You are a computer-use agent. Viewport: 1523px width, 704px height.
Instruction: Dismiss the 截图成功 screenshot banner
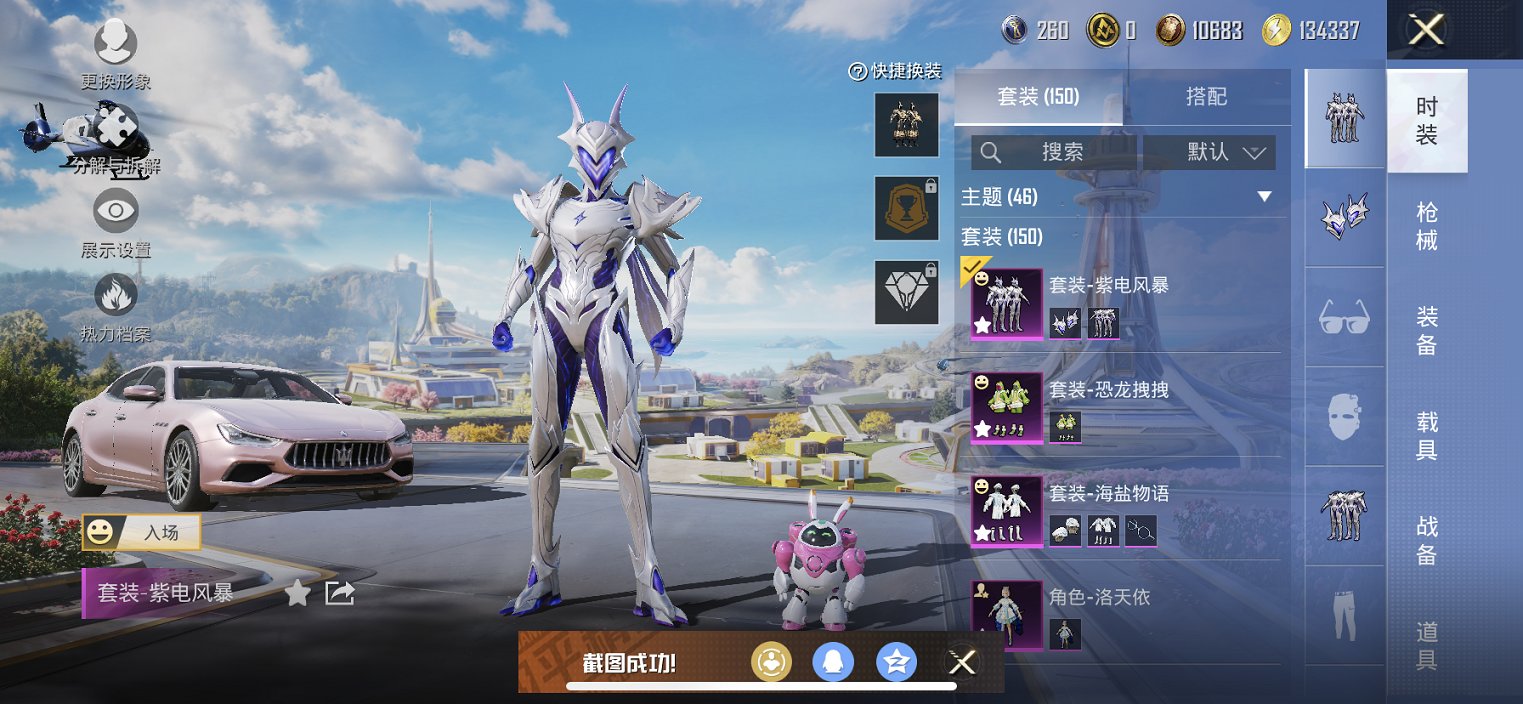pos(962,662)
